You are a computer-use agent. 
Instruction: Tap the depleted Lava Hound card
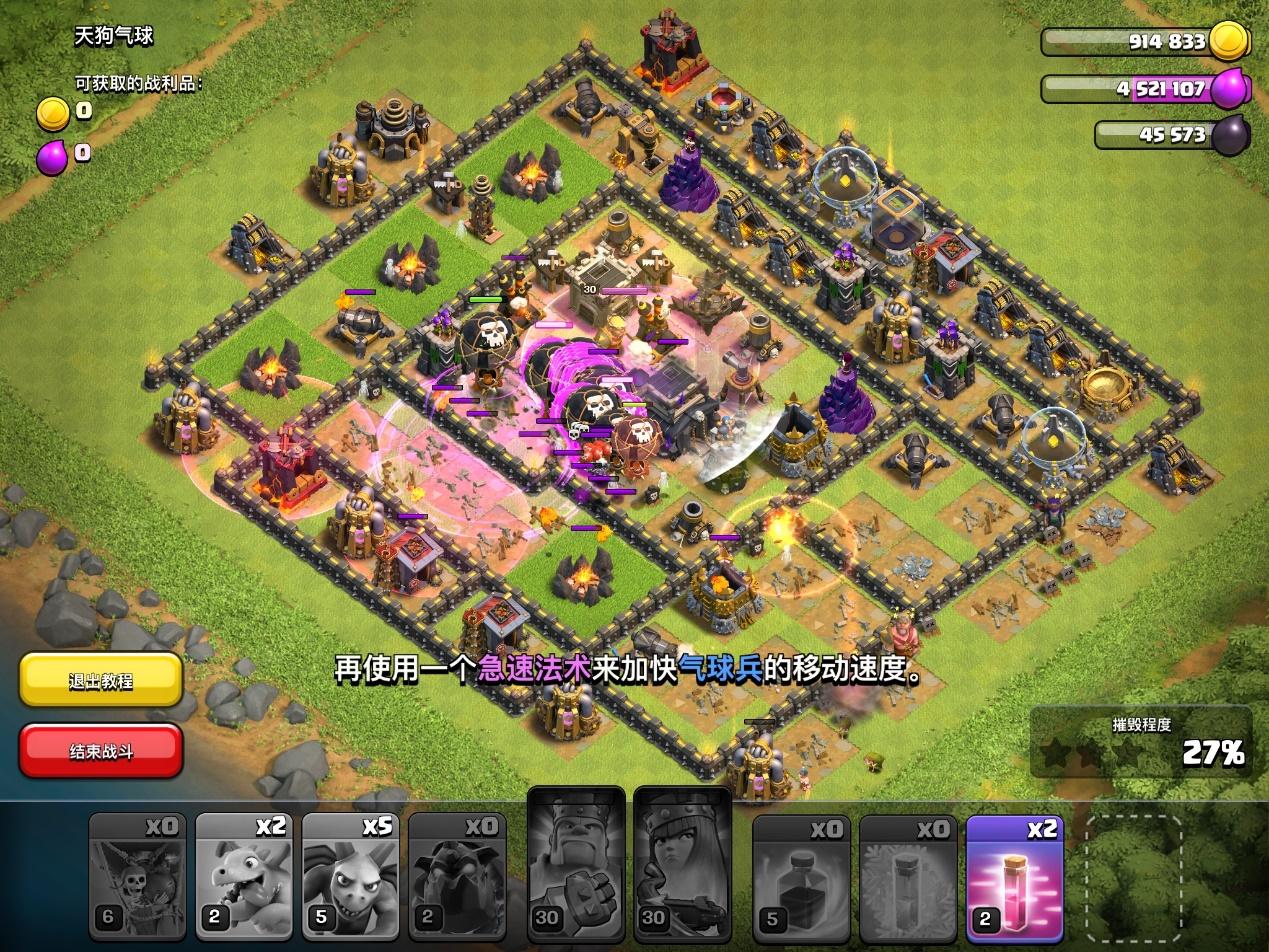457,878
